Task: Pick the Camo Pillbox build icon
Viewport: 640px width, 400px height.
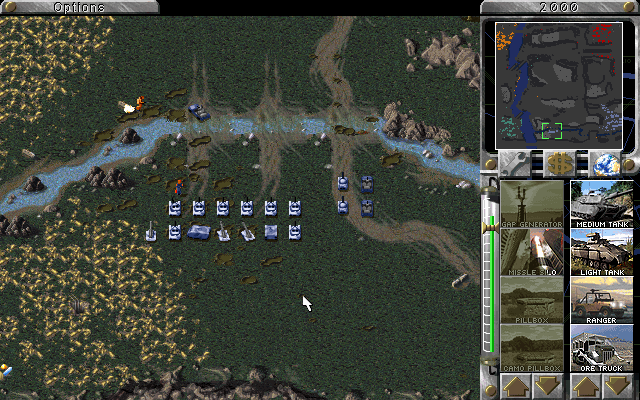Action: (x=531, y=348)
